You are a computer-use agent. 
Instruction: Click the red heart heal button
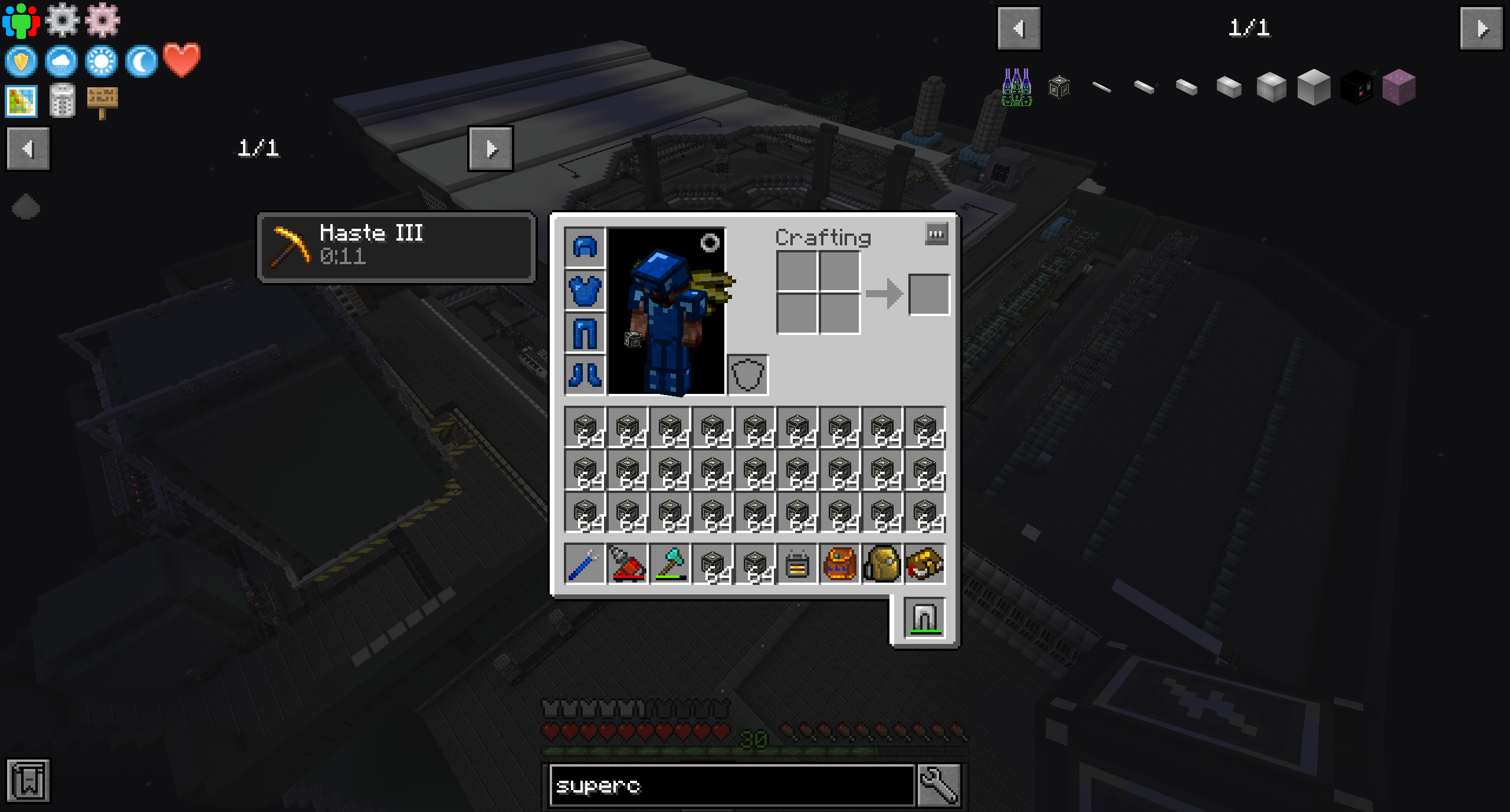(182, 60)
